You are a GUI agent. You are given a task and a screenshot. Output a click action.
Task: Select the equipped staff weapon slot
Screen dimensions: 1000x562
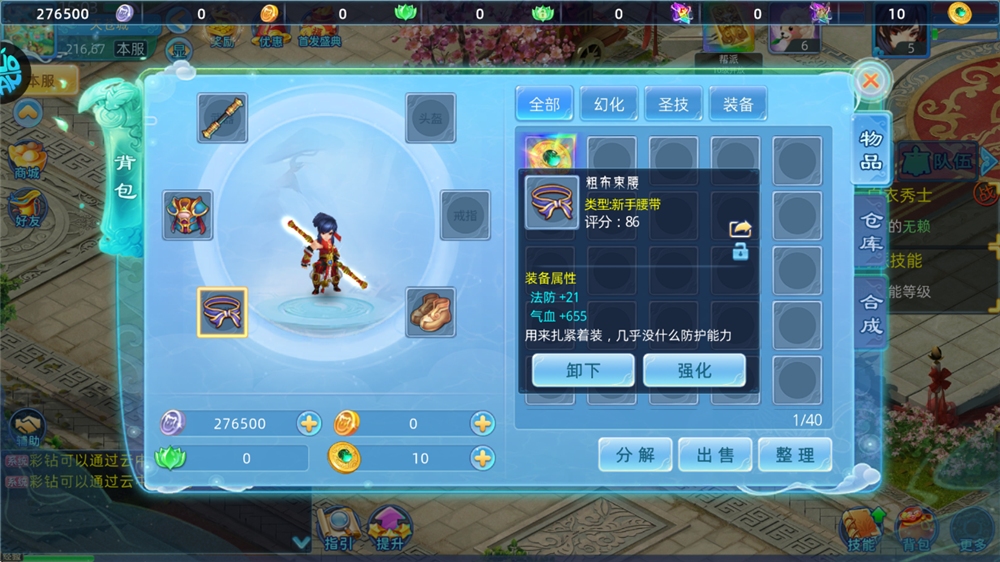pyautogui.click(x=222, y=118)
